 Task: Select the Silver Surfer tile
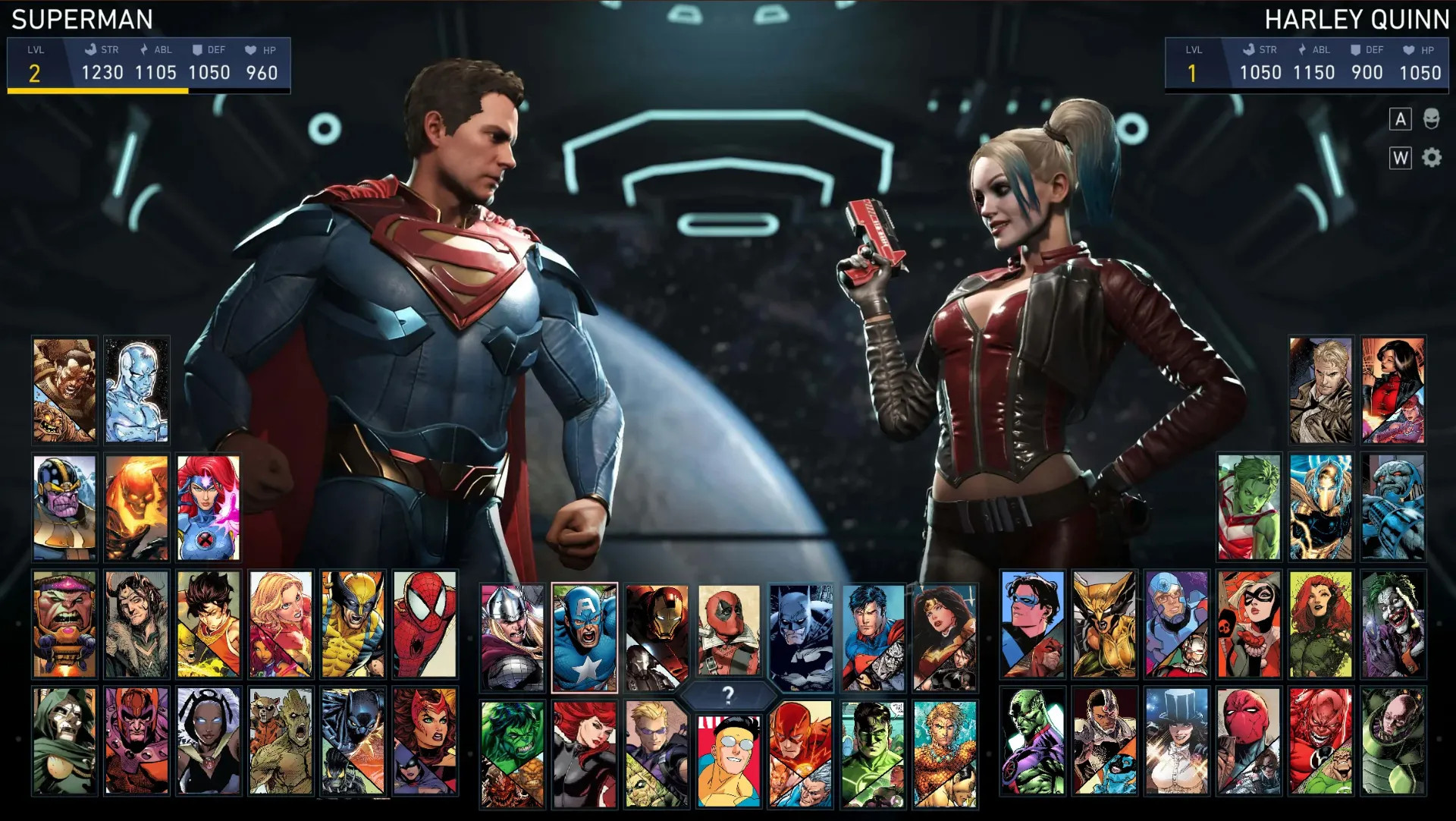coord(136,390)
